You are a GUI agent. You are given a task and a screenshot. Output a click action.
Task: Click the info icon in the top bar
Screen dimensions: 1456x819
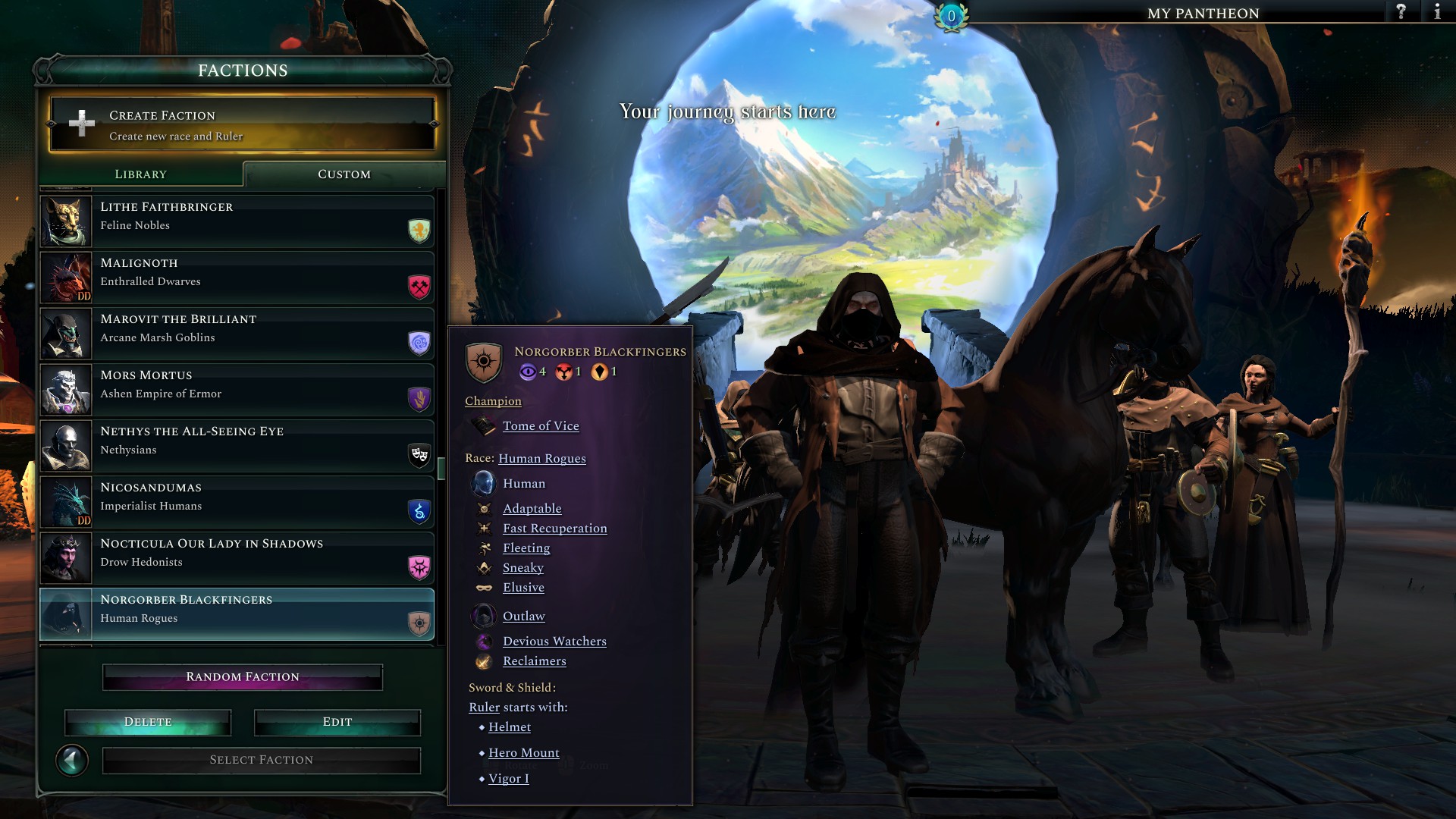coord(1437,12)
